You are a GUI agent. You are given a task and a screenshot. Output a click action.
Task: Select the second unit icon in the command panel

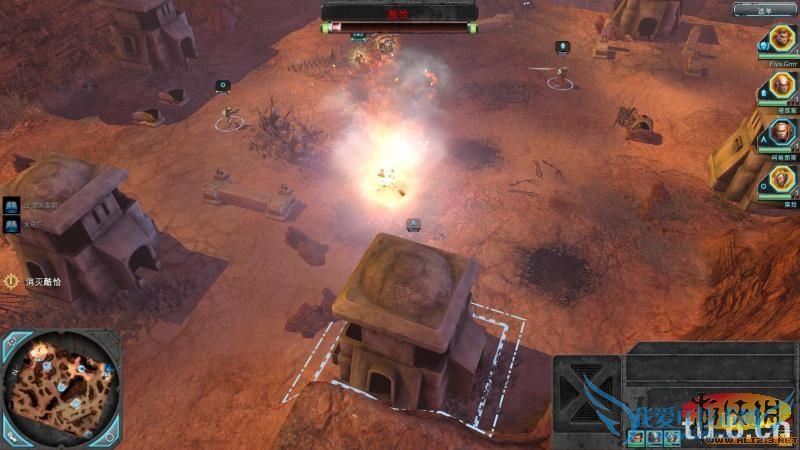(x=654, y=436)
